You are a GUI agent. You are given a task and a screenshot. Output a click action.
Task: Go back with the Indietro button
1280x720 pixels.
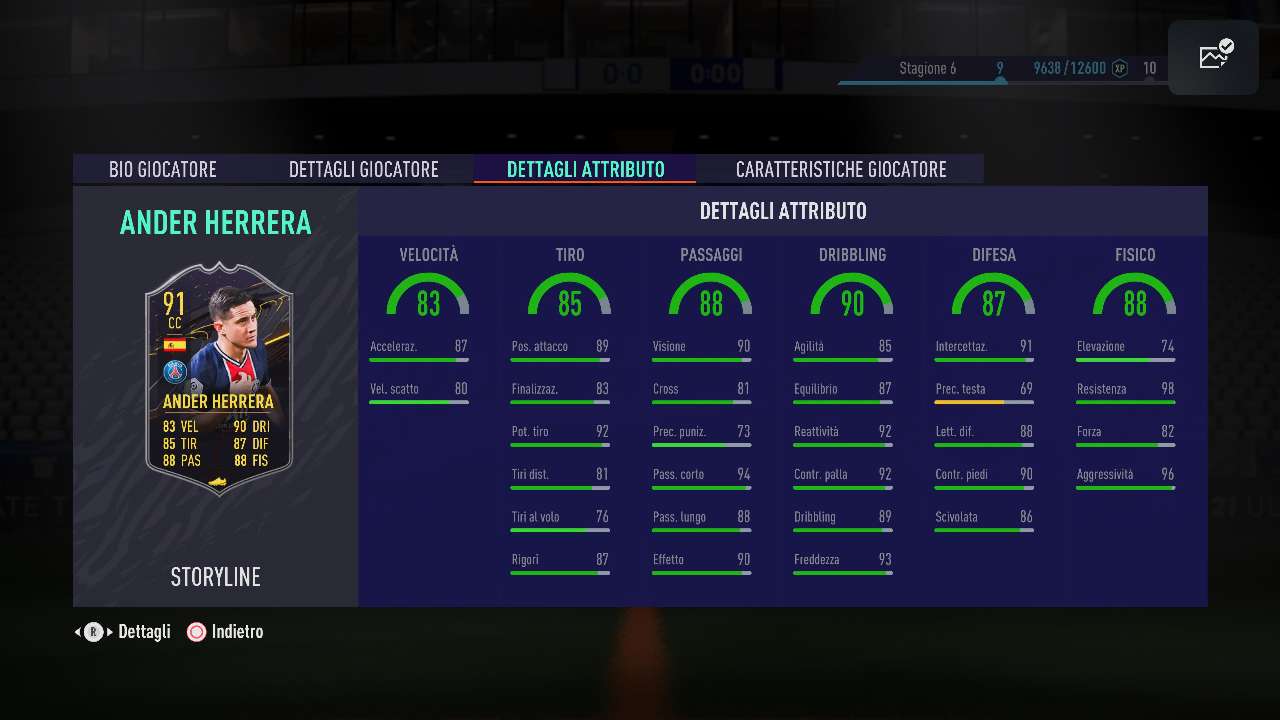click(x=226, y=632)
